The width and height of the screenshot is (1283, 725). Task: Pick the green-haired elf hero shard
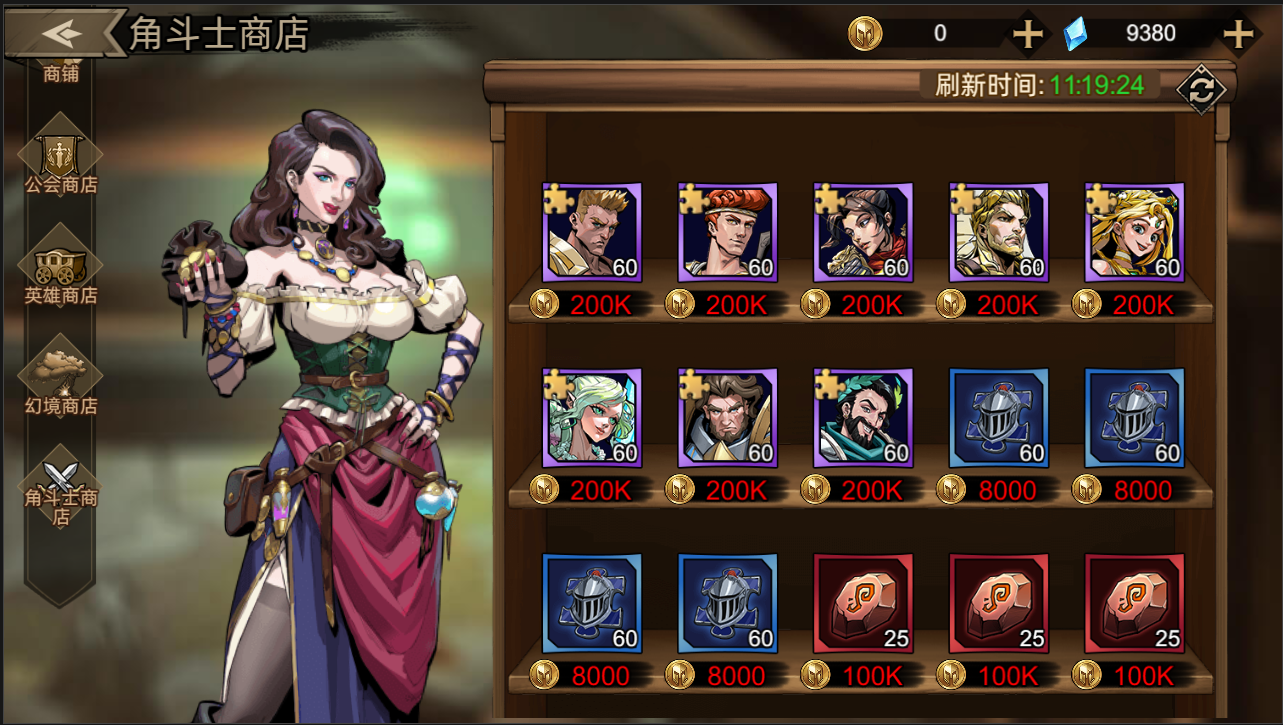[592, 418]
